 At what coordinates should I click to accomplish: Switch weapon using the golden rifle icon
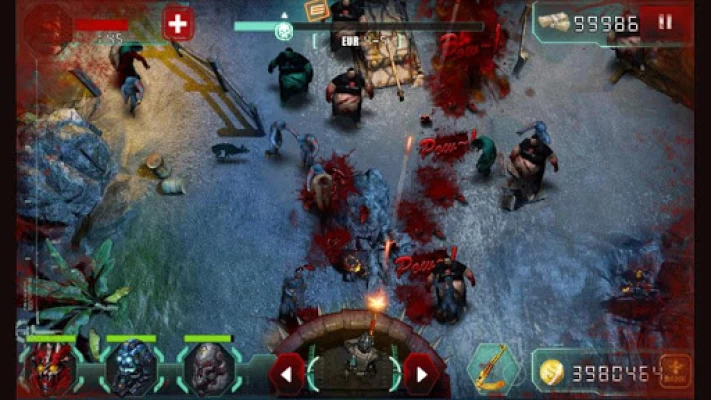[x=495, y=368]
